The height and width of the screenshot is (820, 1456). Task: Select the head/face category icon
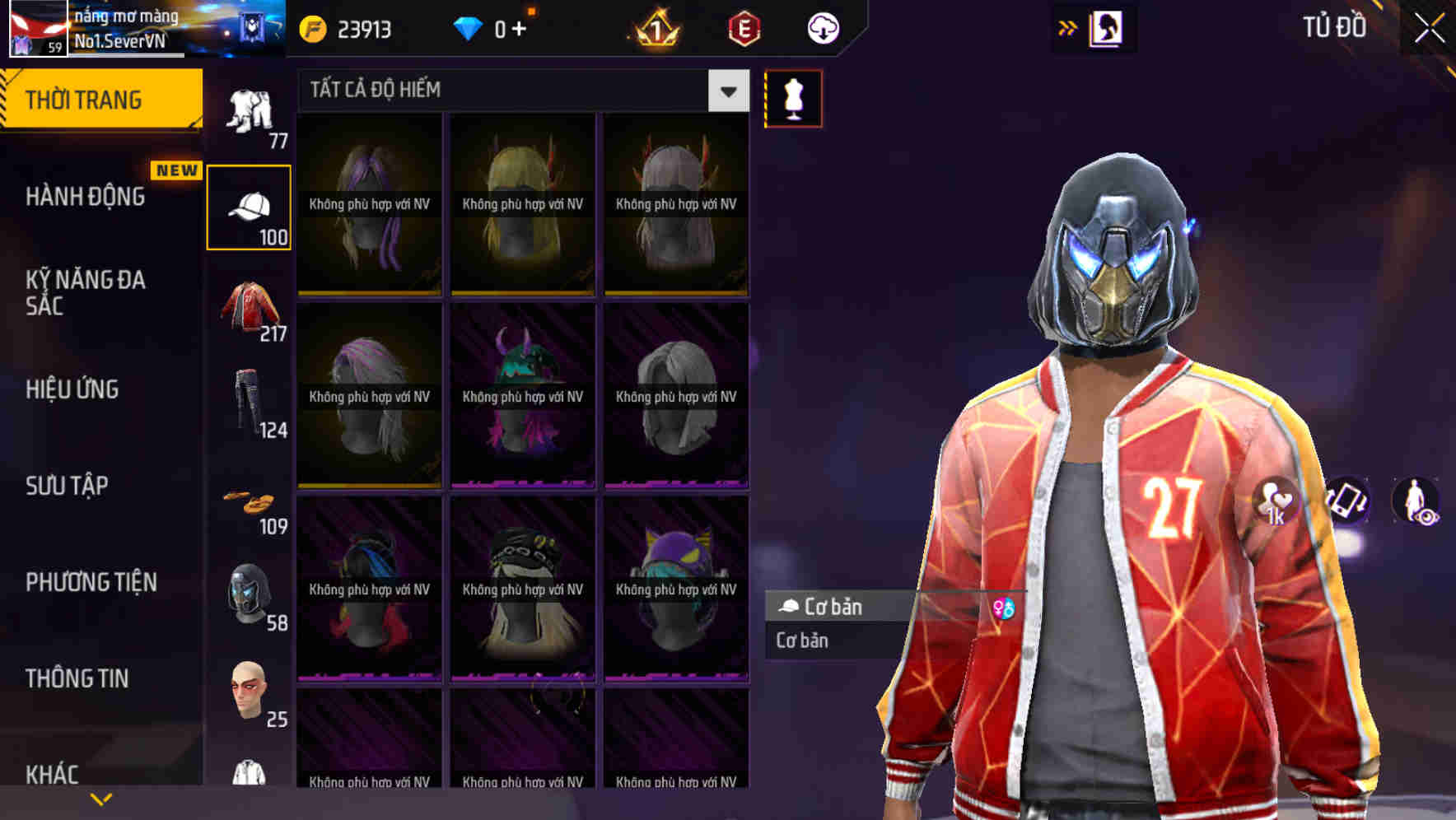[250, 690]
